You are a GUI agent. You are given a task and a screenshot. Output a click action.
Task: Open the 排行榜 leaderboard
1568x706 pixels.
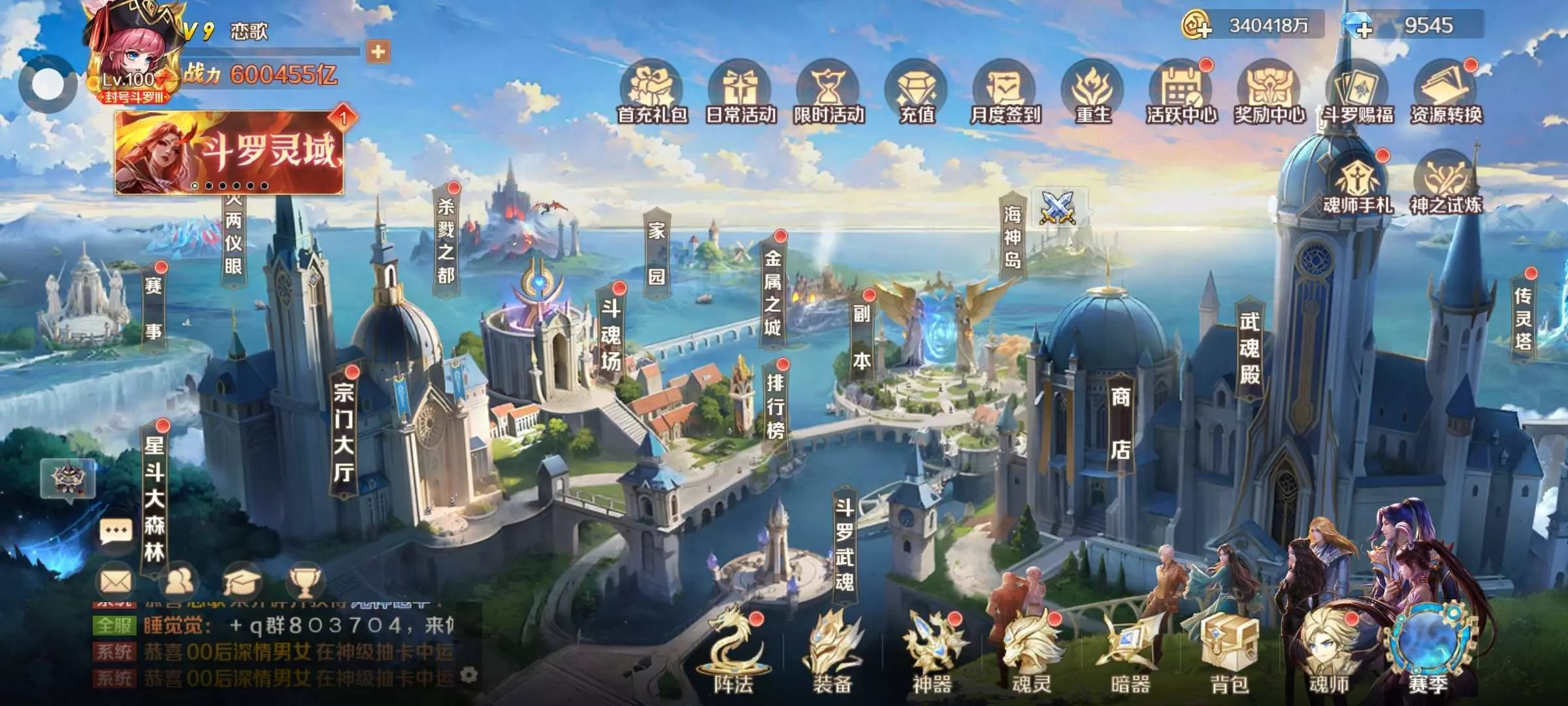[776, 405]
